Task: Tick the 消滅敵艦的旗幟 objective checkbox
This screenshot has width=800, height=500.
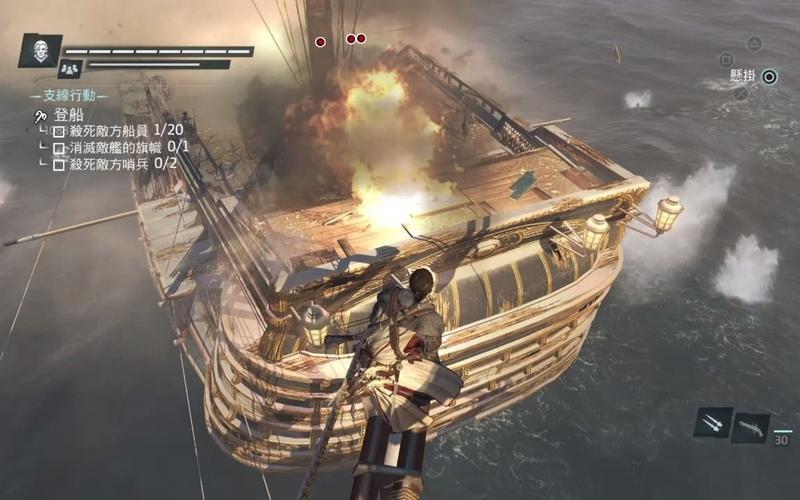Action: coord(59,147)
